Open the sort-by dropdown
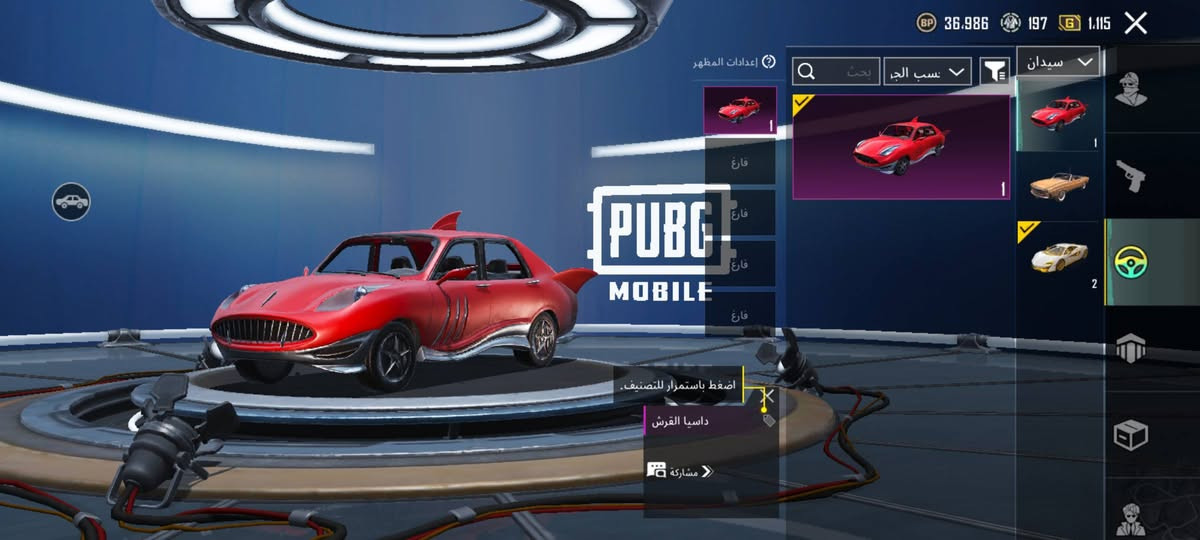The width and height of the screenshot is (1200, 540). [927, 71]
